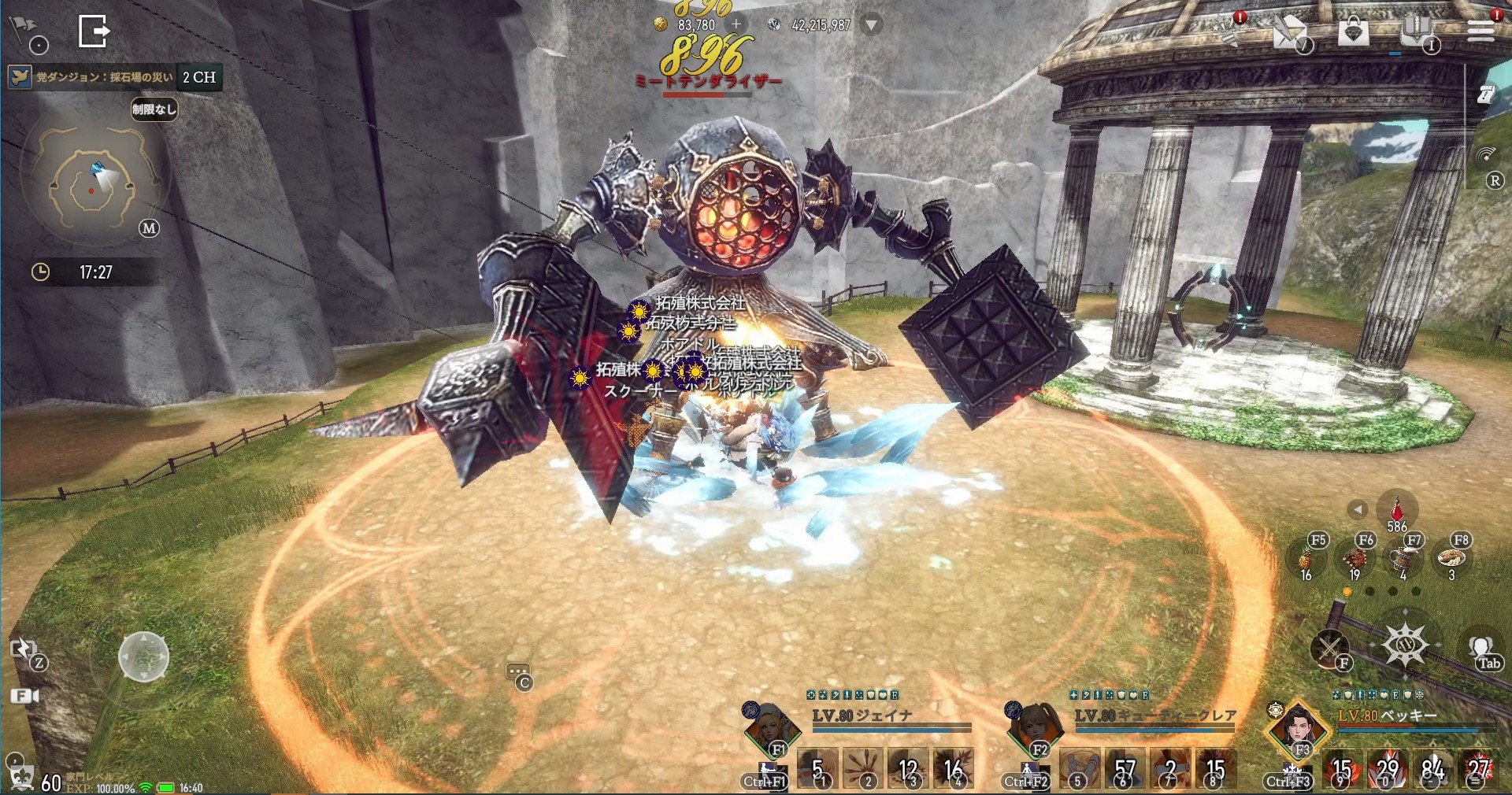Open the diamond shop bag

[x=1353, y=31]
